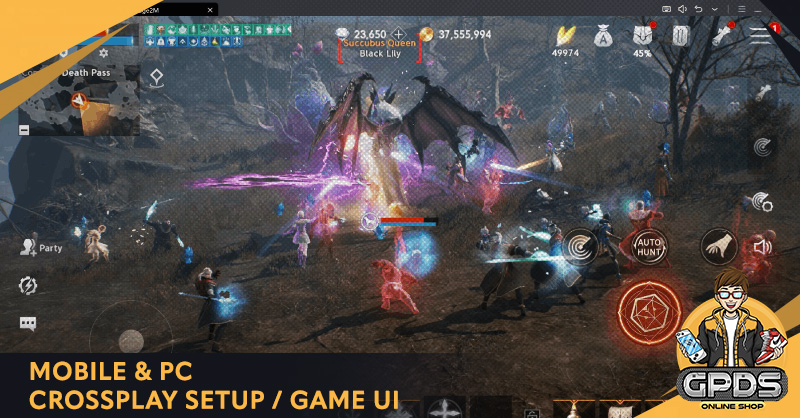The width and height of the screenshot is (800, 418).
Task: Tap the swirl-with-gear target settings icon
Action: (x=762, y=201)
